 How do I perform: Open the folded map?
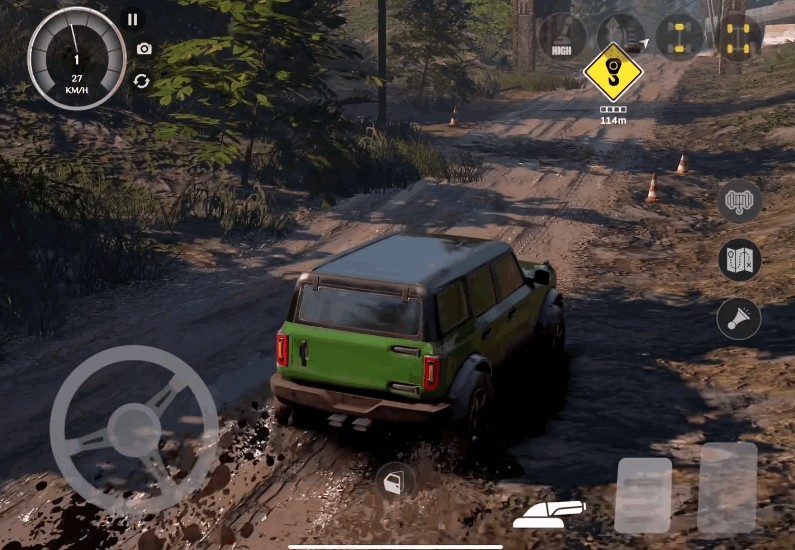[x=740, y=260]
